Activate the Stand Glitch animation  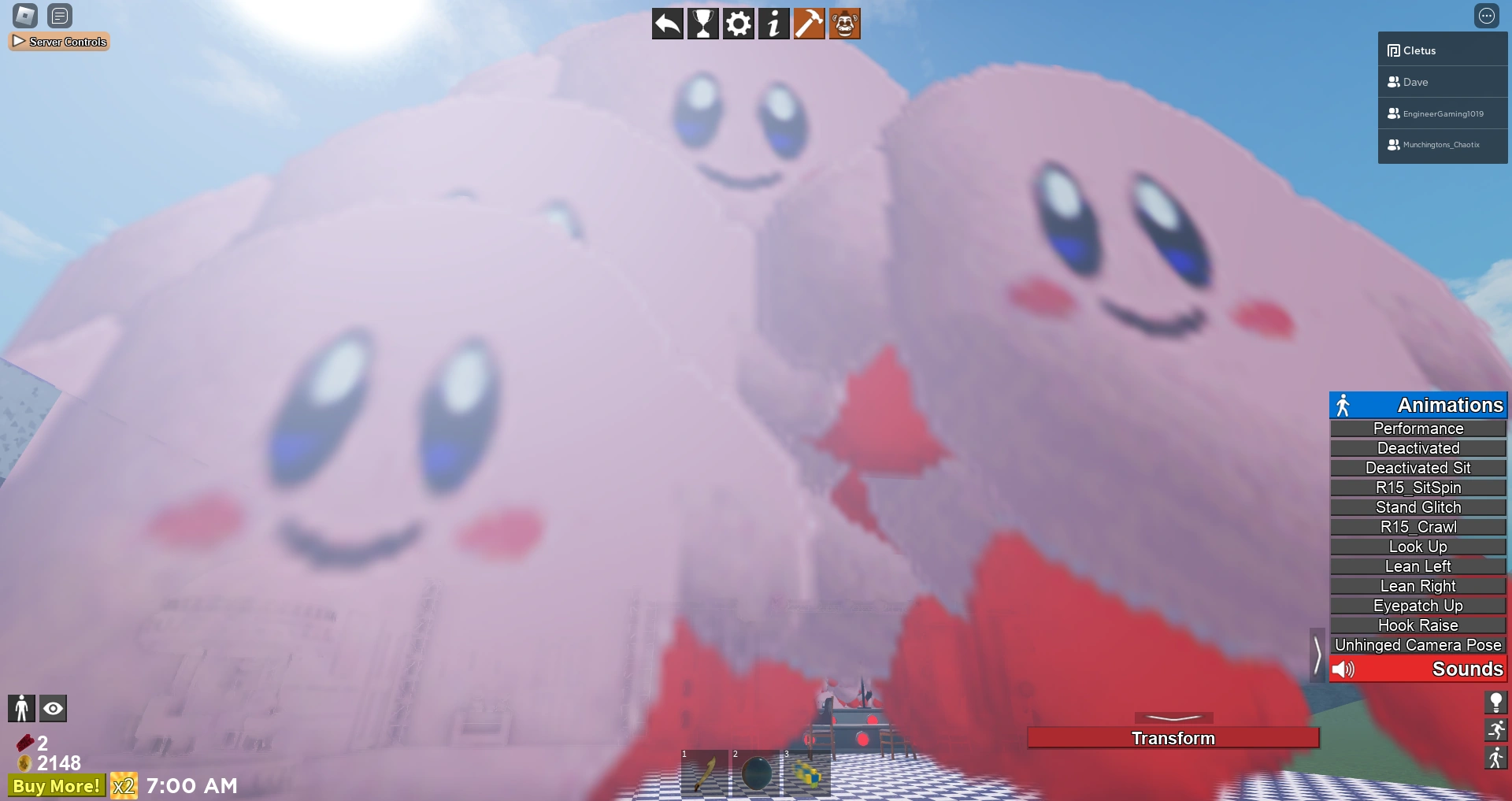(x=1417, y=507)
